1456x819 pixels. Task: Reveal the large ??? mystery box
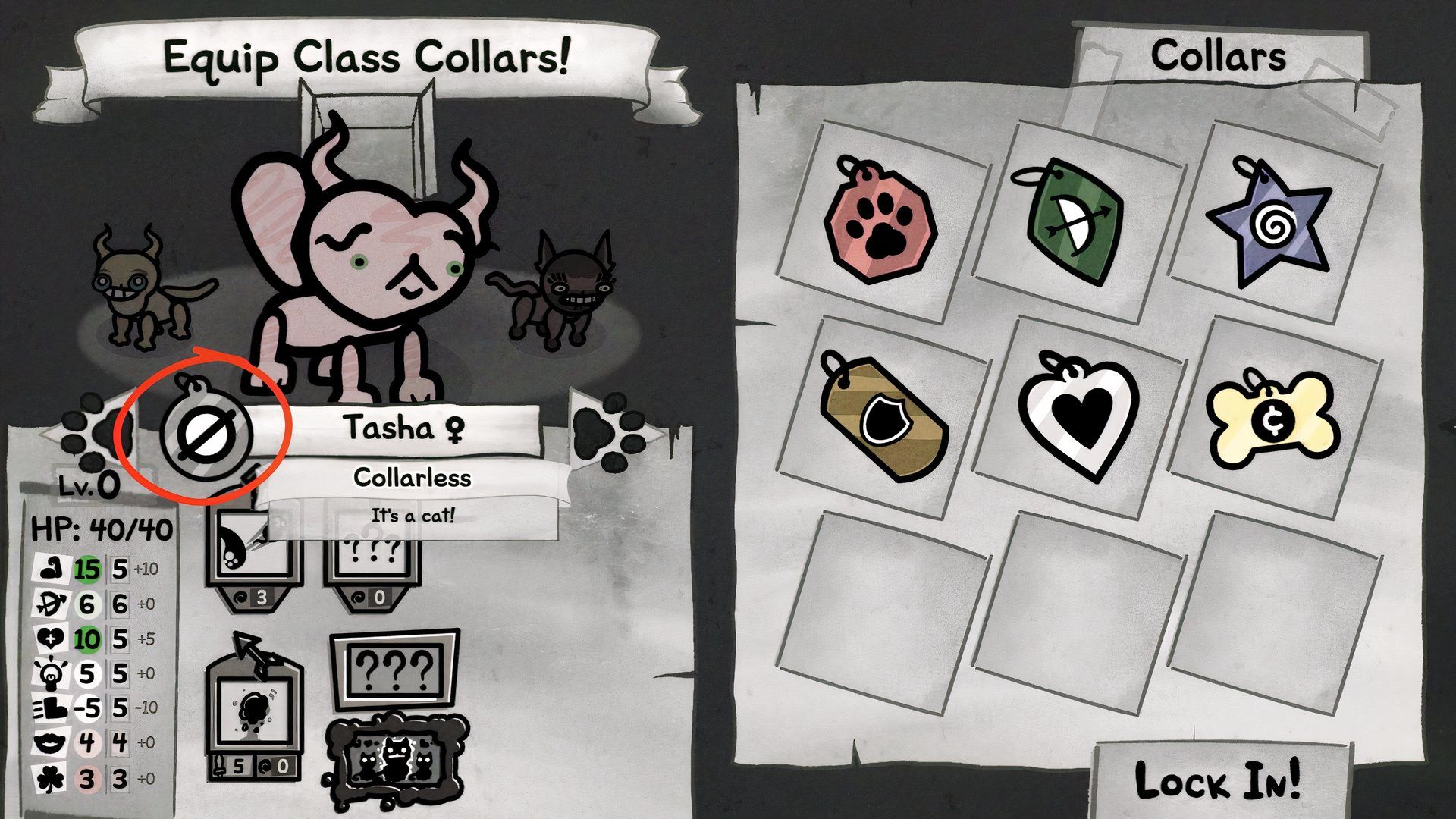[394, 670]
